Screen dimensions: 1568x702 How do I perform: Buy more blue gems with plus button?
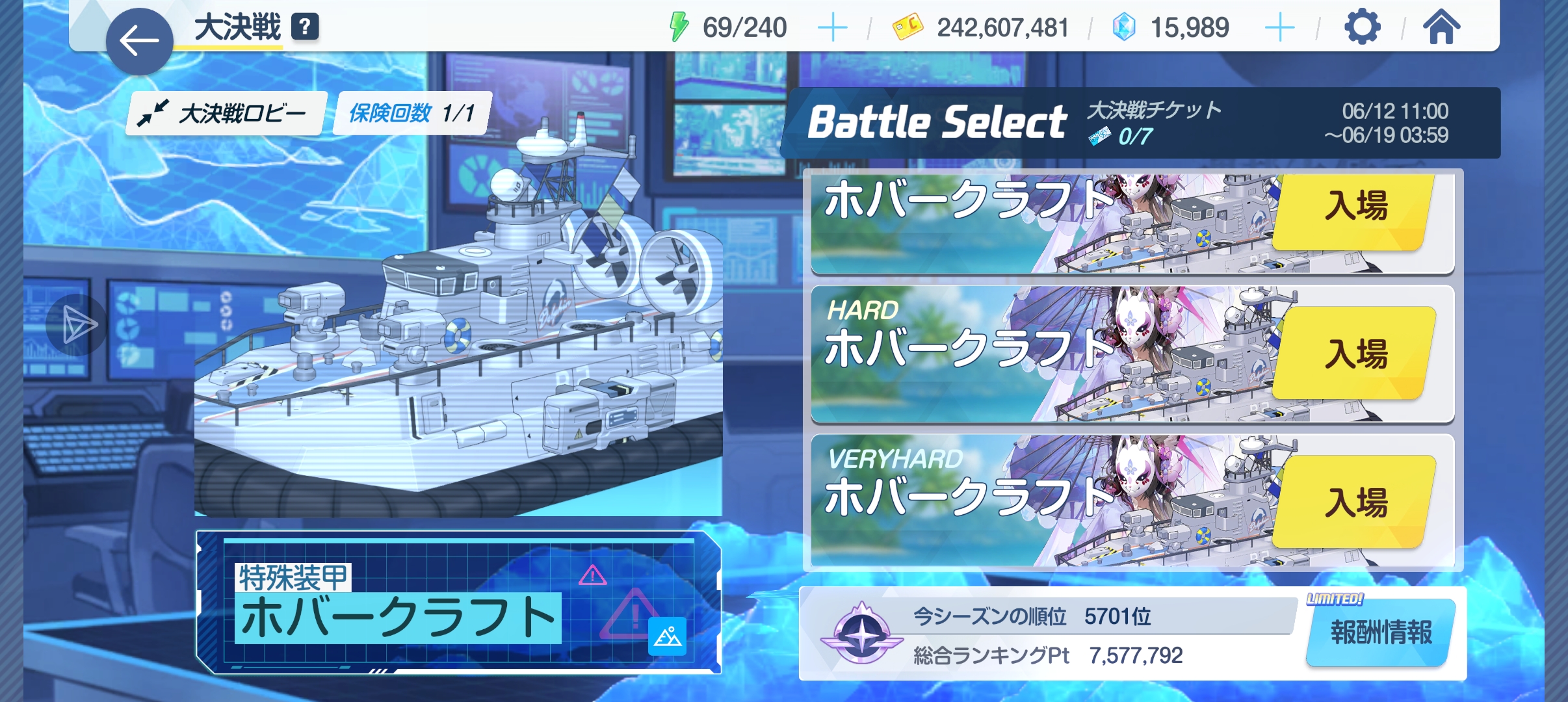click(x=1279, y=28)
